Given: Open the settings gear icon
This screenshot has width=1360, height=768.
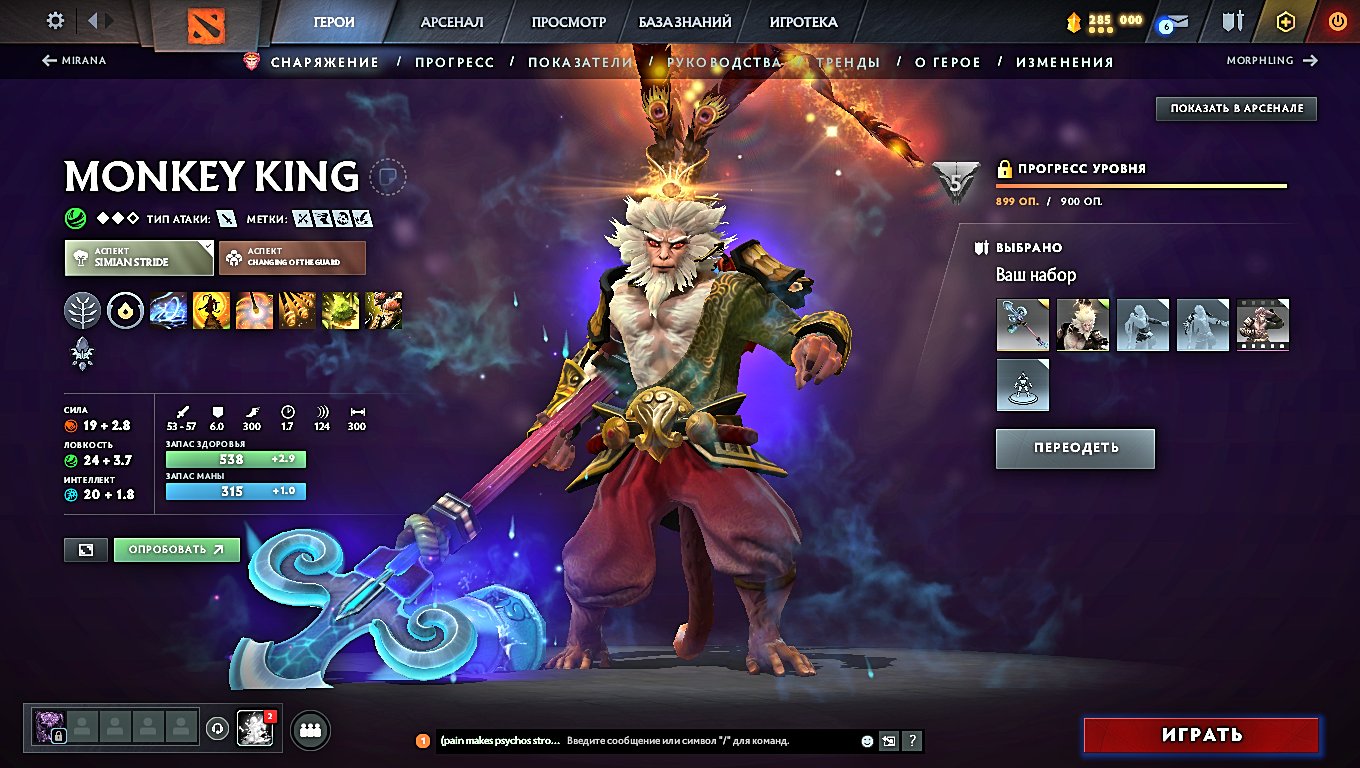Looking at the screenshot, I should coord(56,21).
